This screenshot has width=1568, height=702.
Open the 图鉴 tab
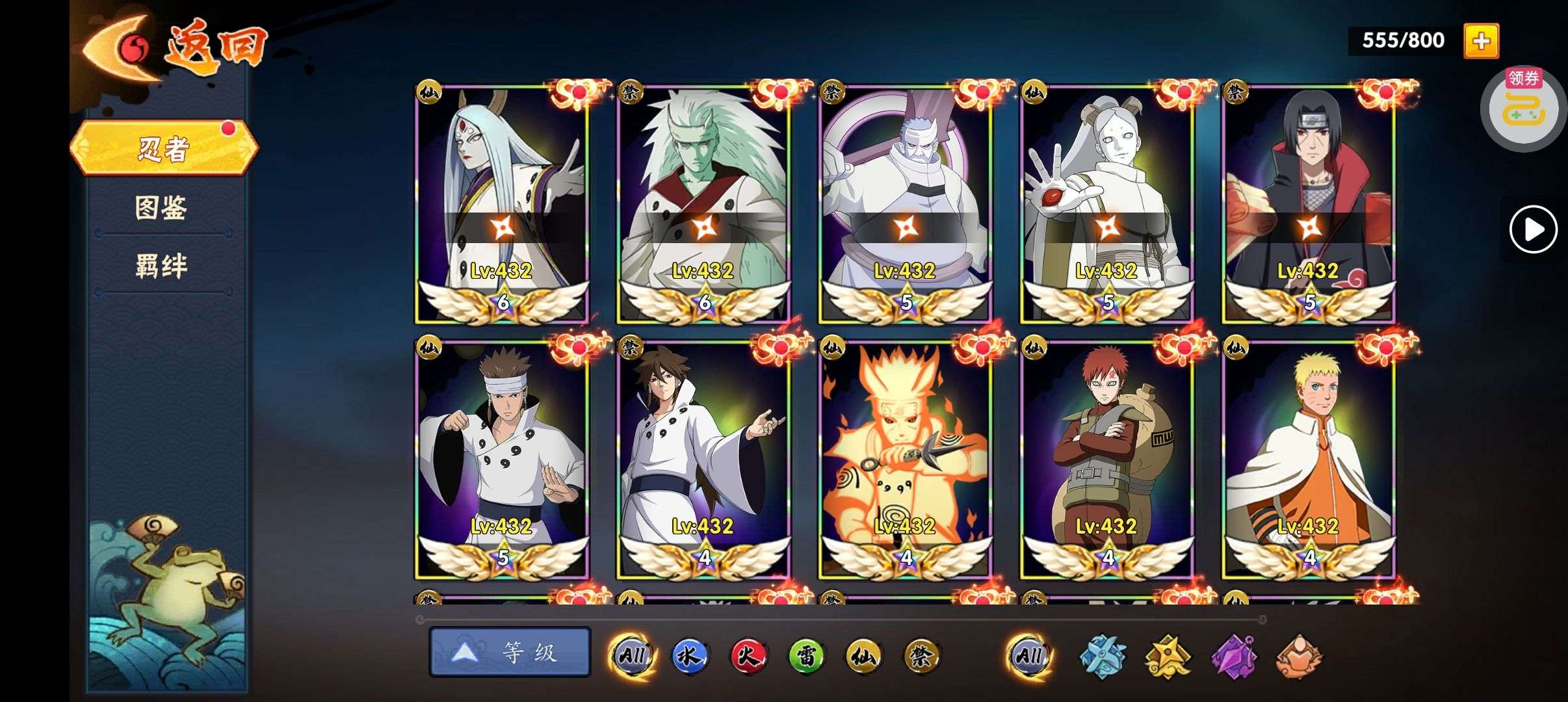click(x=161, y=208)
